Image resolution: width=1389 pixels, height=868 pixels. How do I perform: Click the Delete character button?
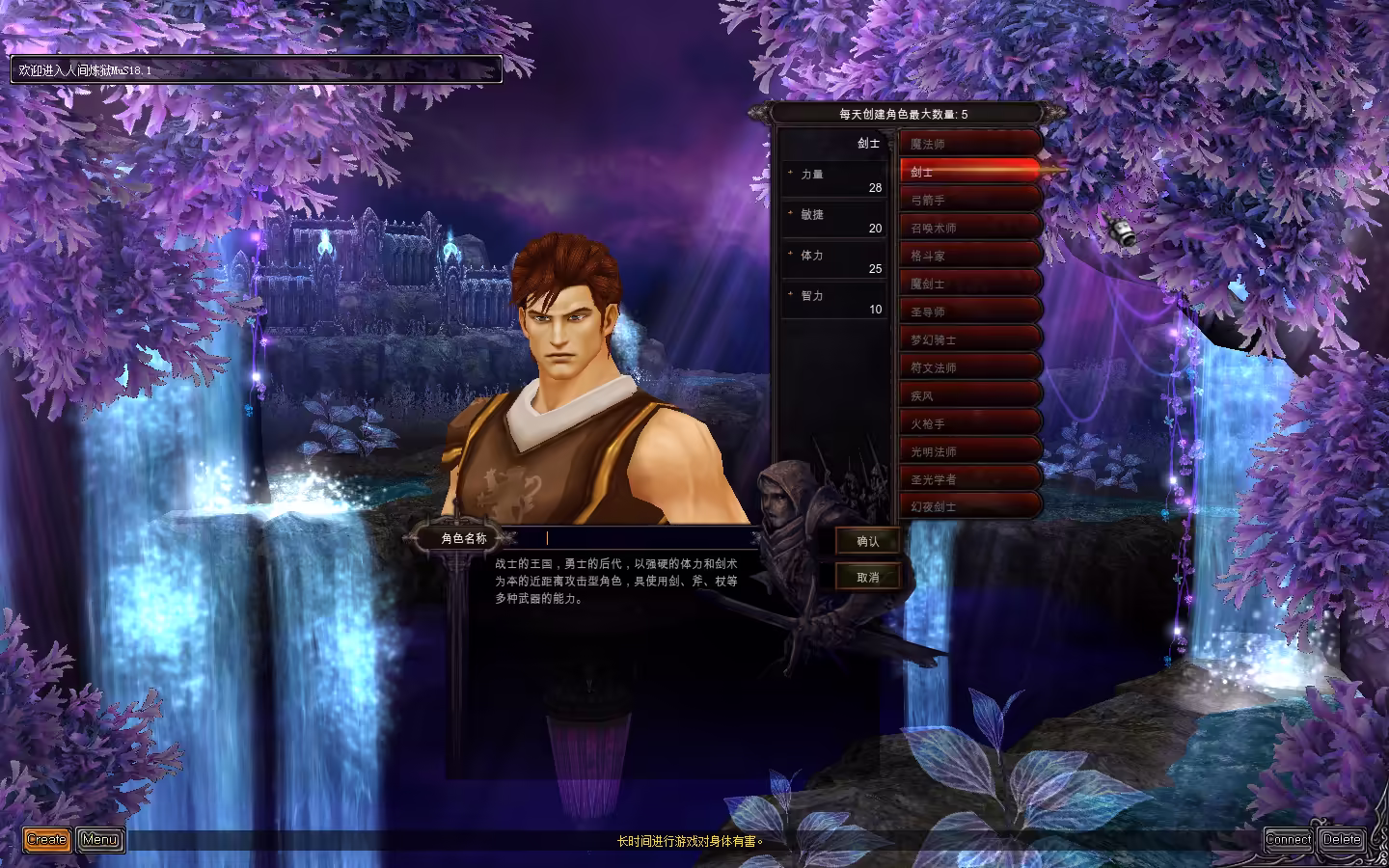coord(1342,839)
